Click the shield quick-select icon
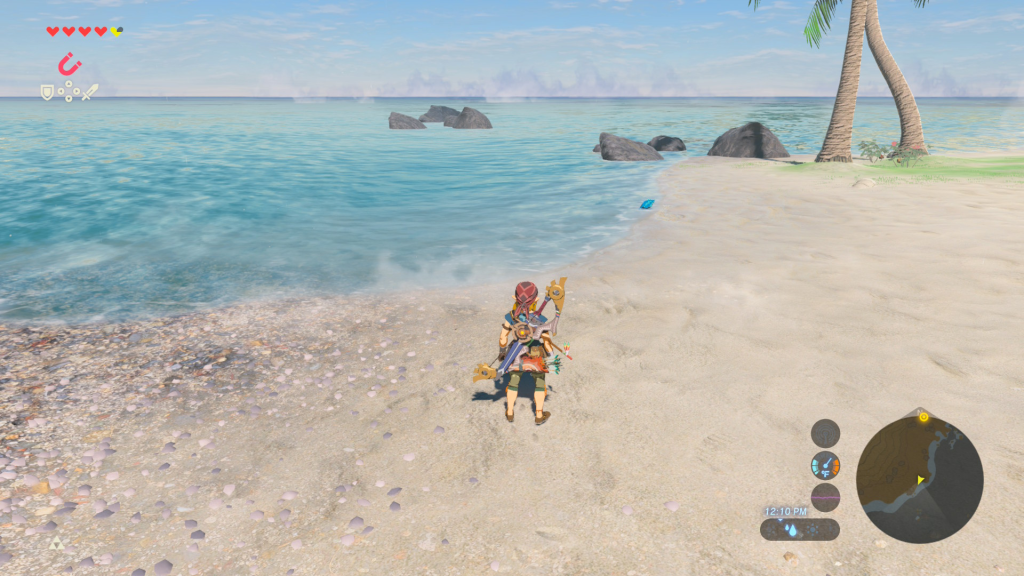Screen dimensions: 1024x576 tap(47, 92)
